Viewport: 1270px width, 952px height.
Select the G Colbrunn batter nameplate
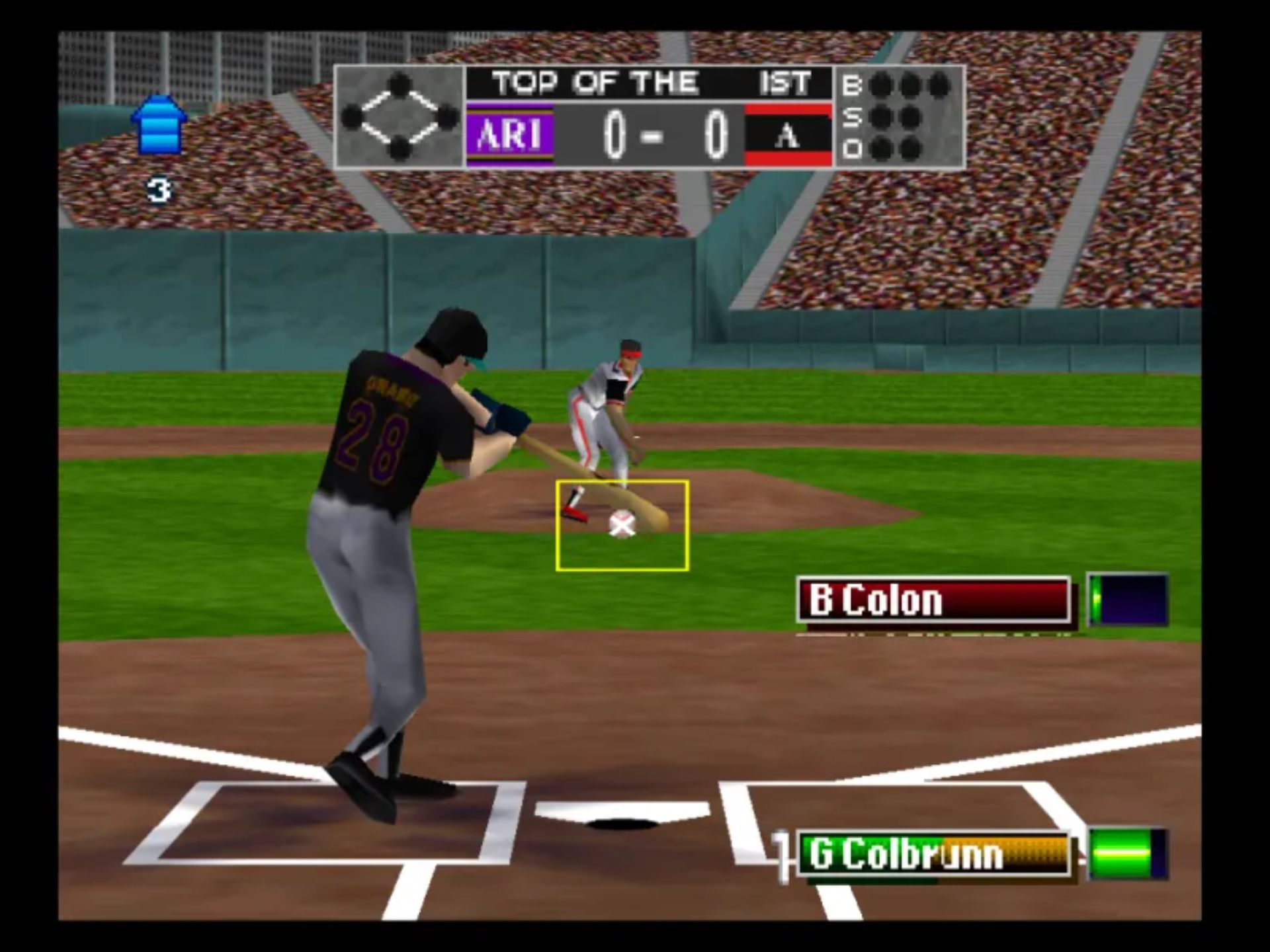933,854
